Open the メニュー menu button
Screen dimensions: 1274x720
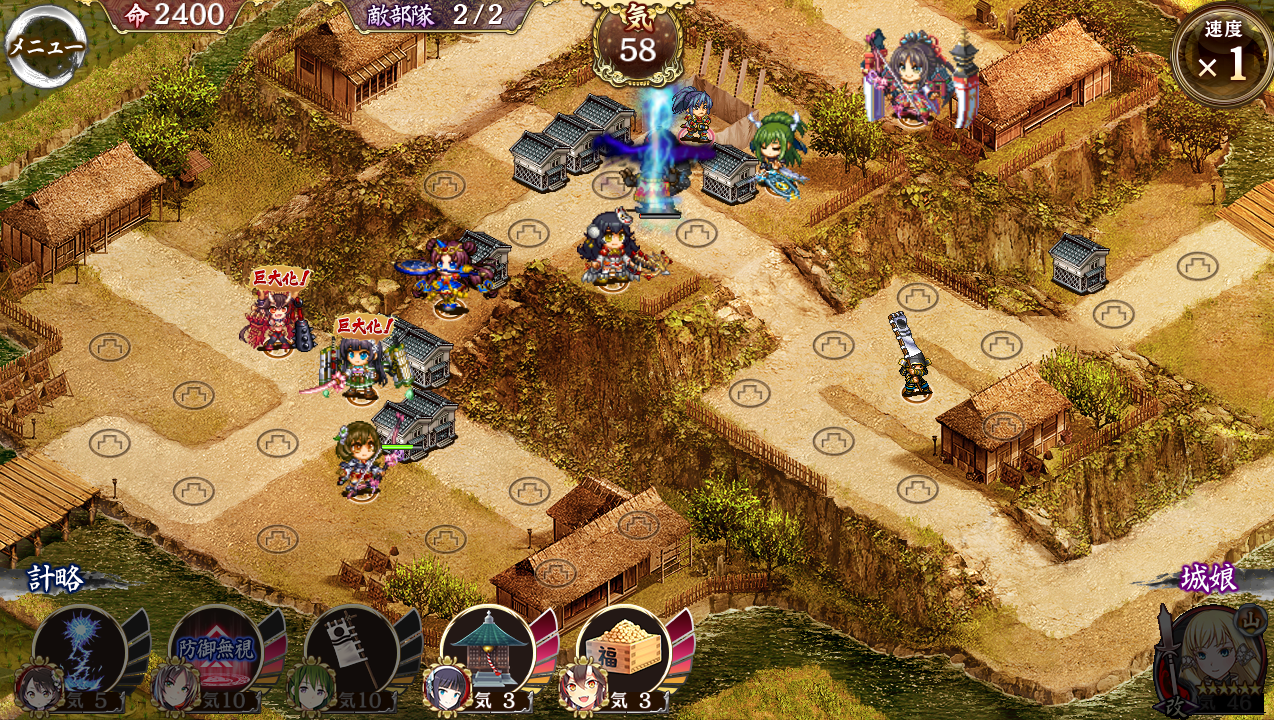46,46
